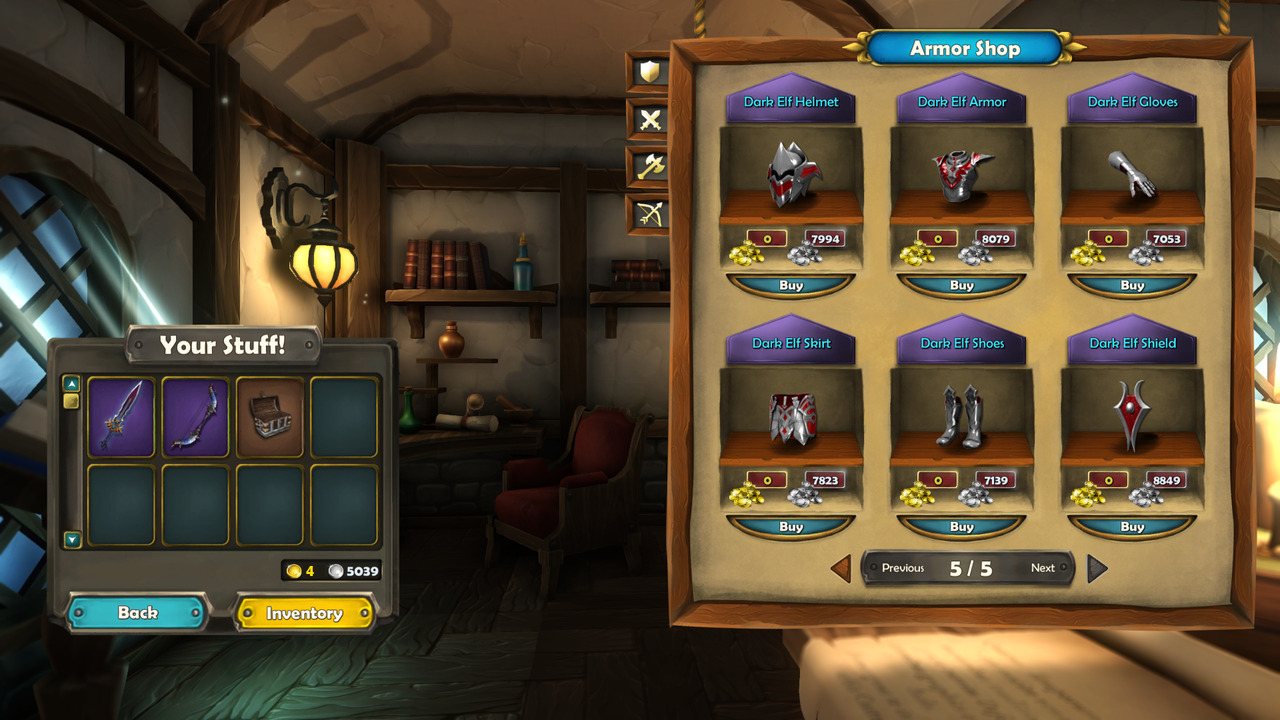
Task: Buy the Dark Elf Gloves
Action: [x=1132, y=286]
